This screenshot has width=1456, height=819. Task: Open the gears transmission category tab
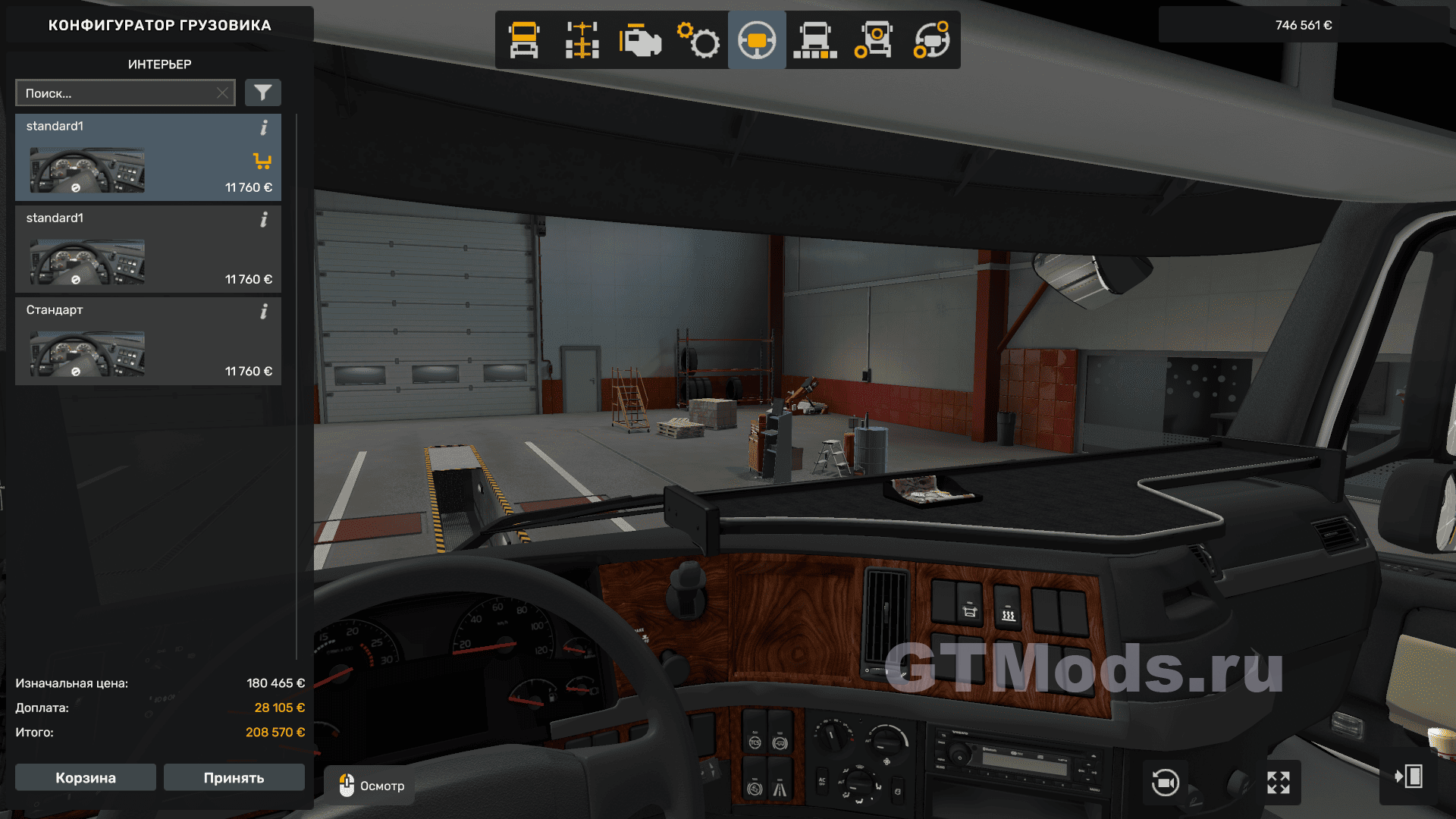(698, 40)
